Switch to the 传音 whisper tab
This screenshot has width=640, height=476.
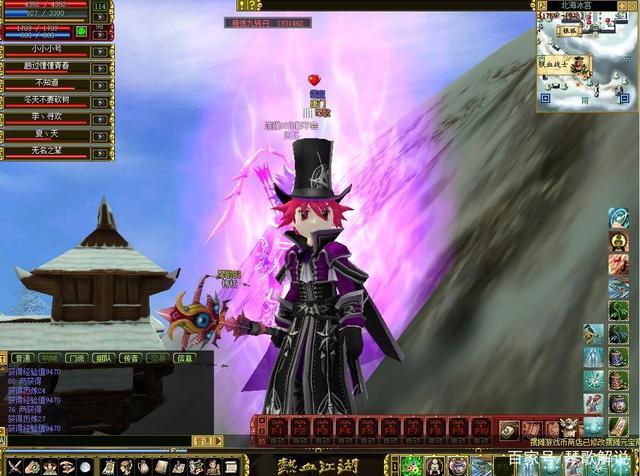[130, 357]
